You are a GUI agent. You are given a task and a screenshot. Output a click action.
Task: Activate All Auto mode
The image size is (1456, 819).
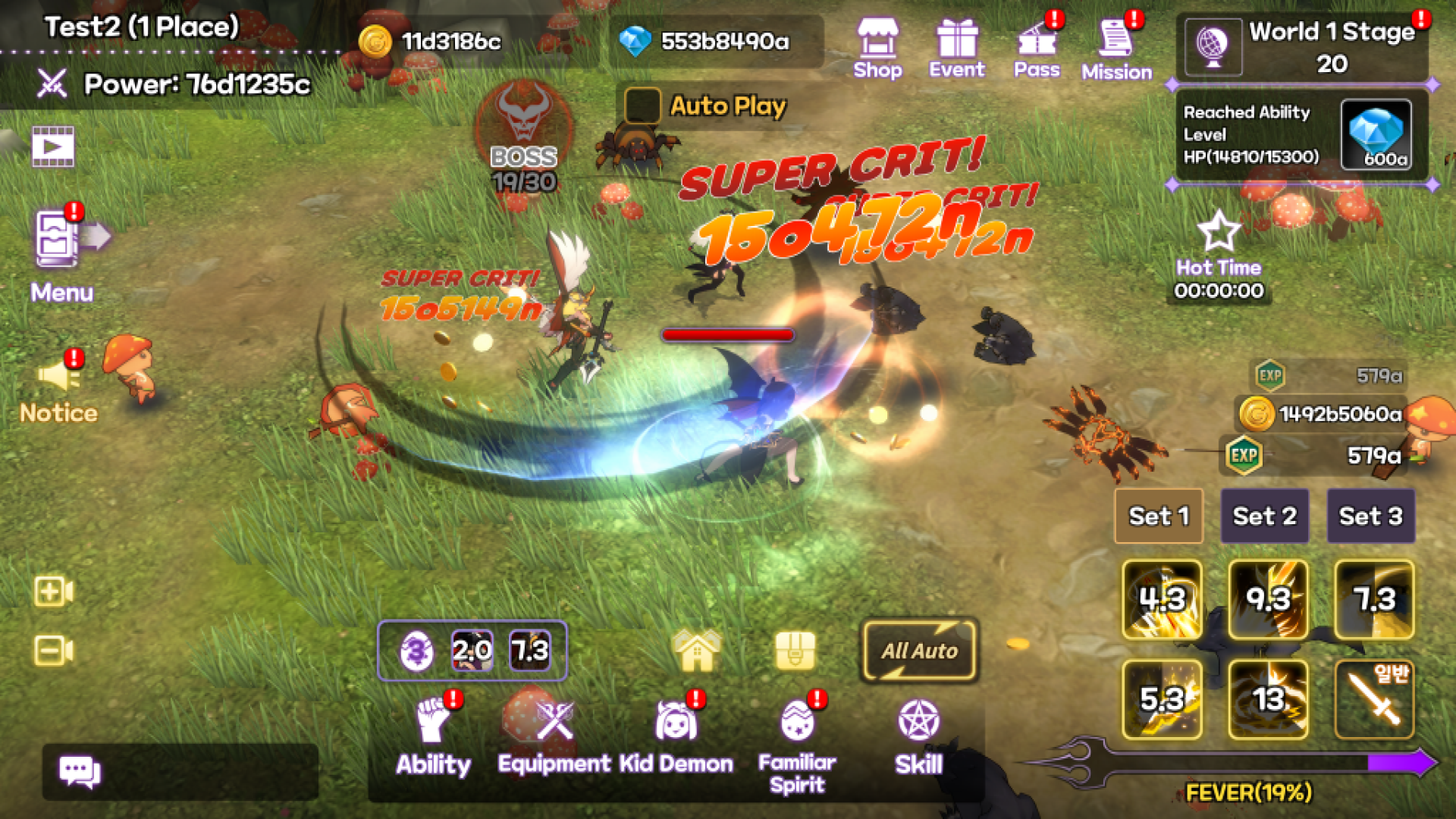tap(919, 651)
